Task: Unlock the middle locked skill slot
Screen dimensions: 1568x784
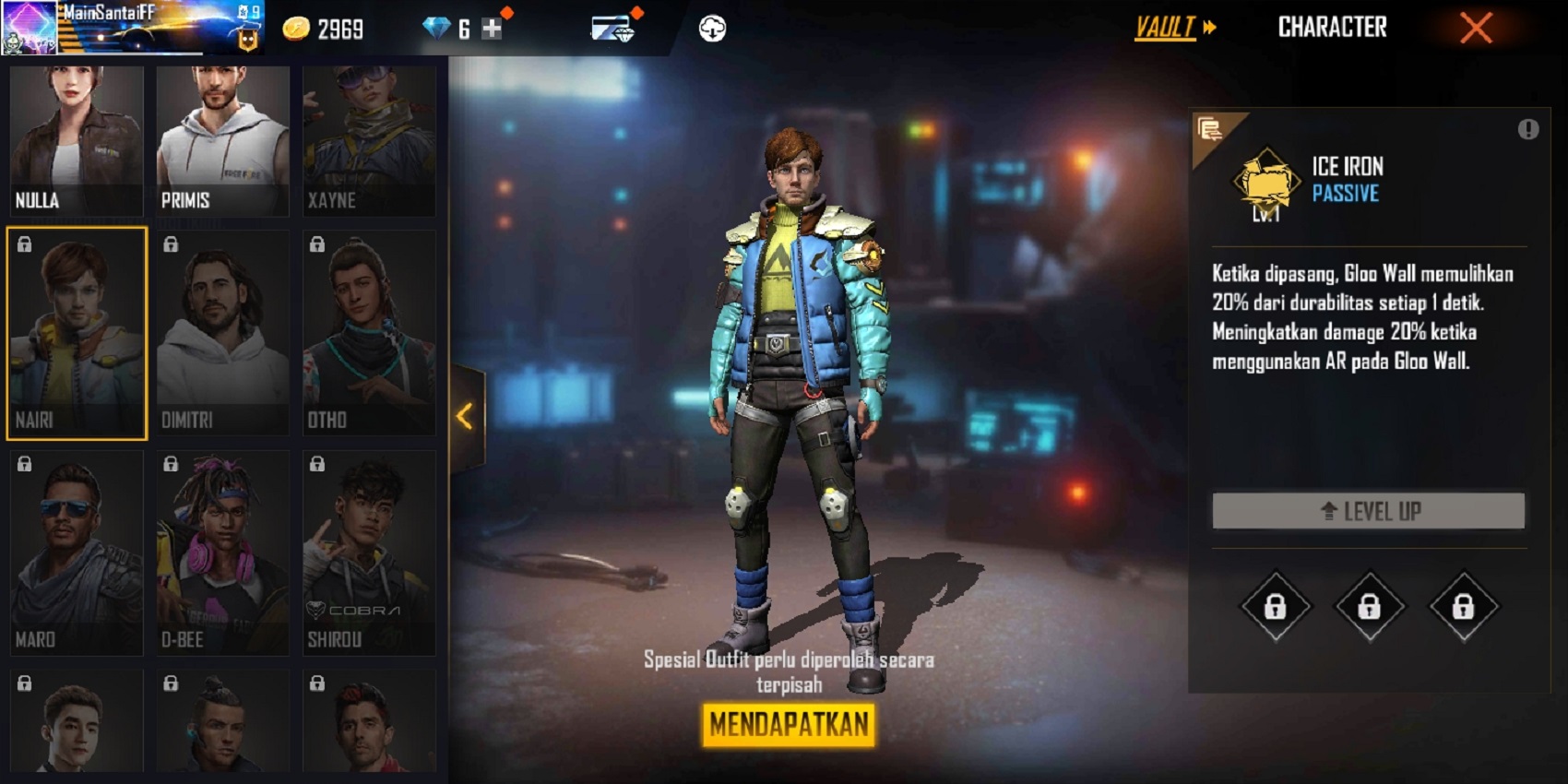Action: coord(1371,608)
